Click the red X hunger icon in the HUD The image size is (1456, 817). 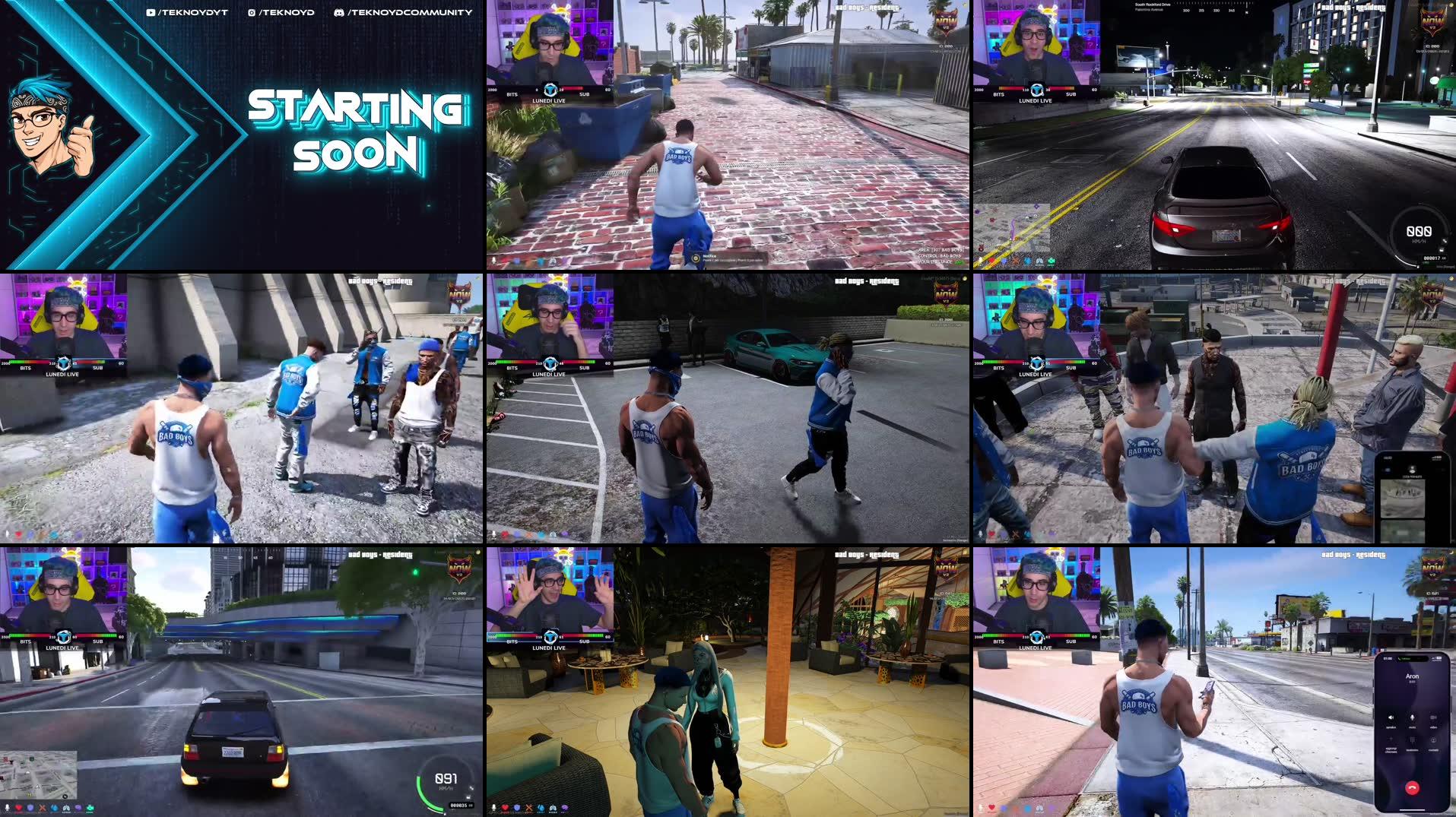click(43, 808)
